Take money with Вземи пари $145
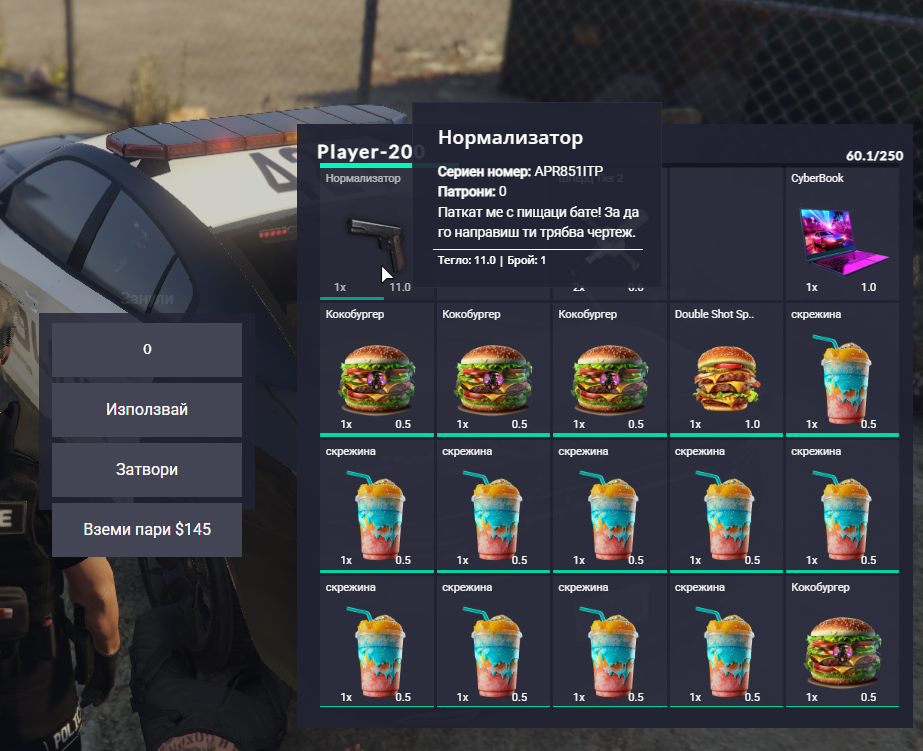 click(x=147, y=530)
